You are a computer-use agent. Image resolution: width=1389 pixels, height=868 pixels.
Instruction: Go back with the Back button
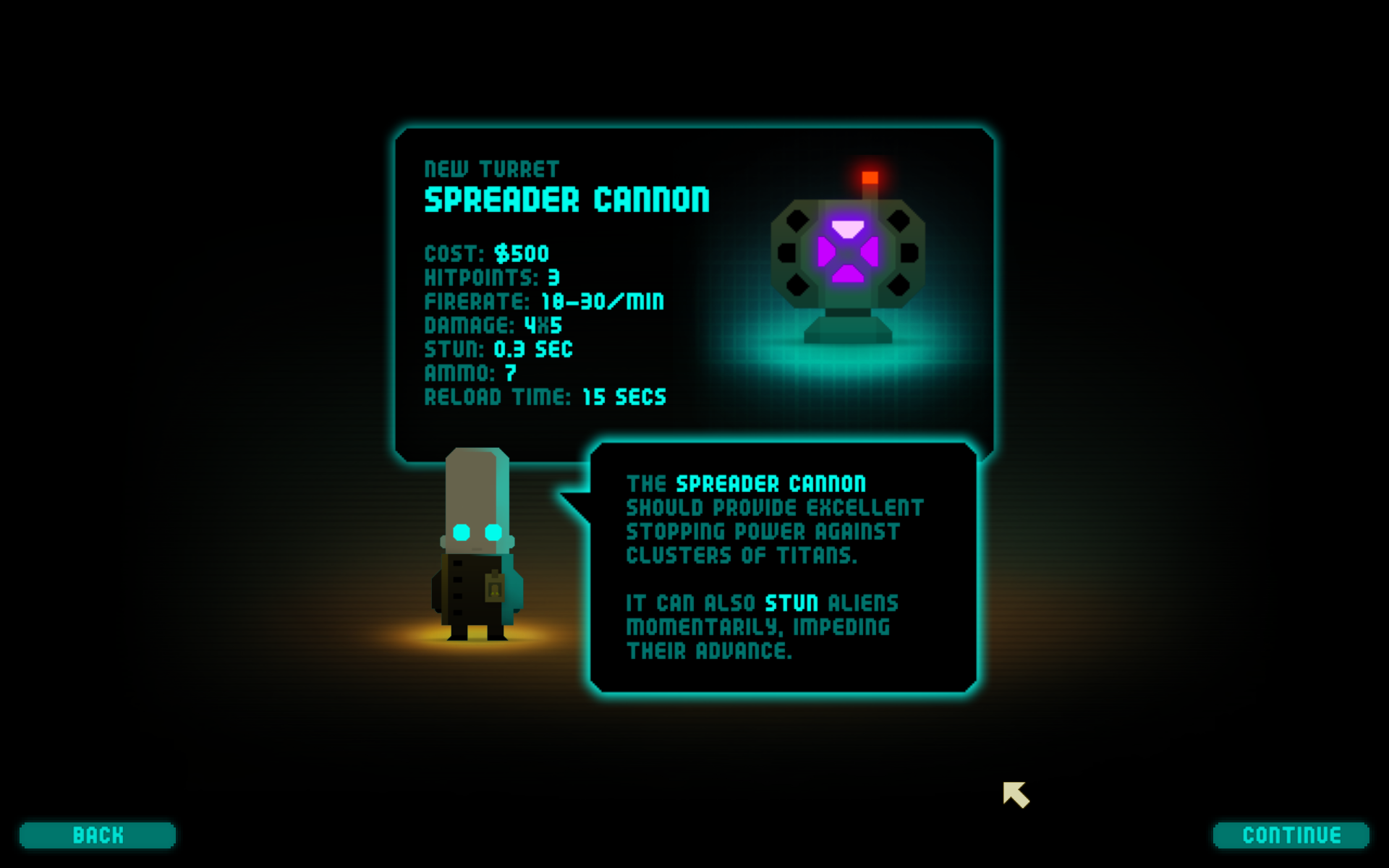click(98, 835)
